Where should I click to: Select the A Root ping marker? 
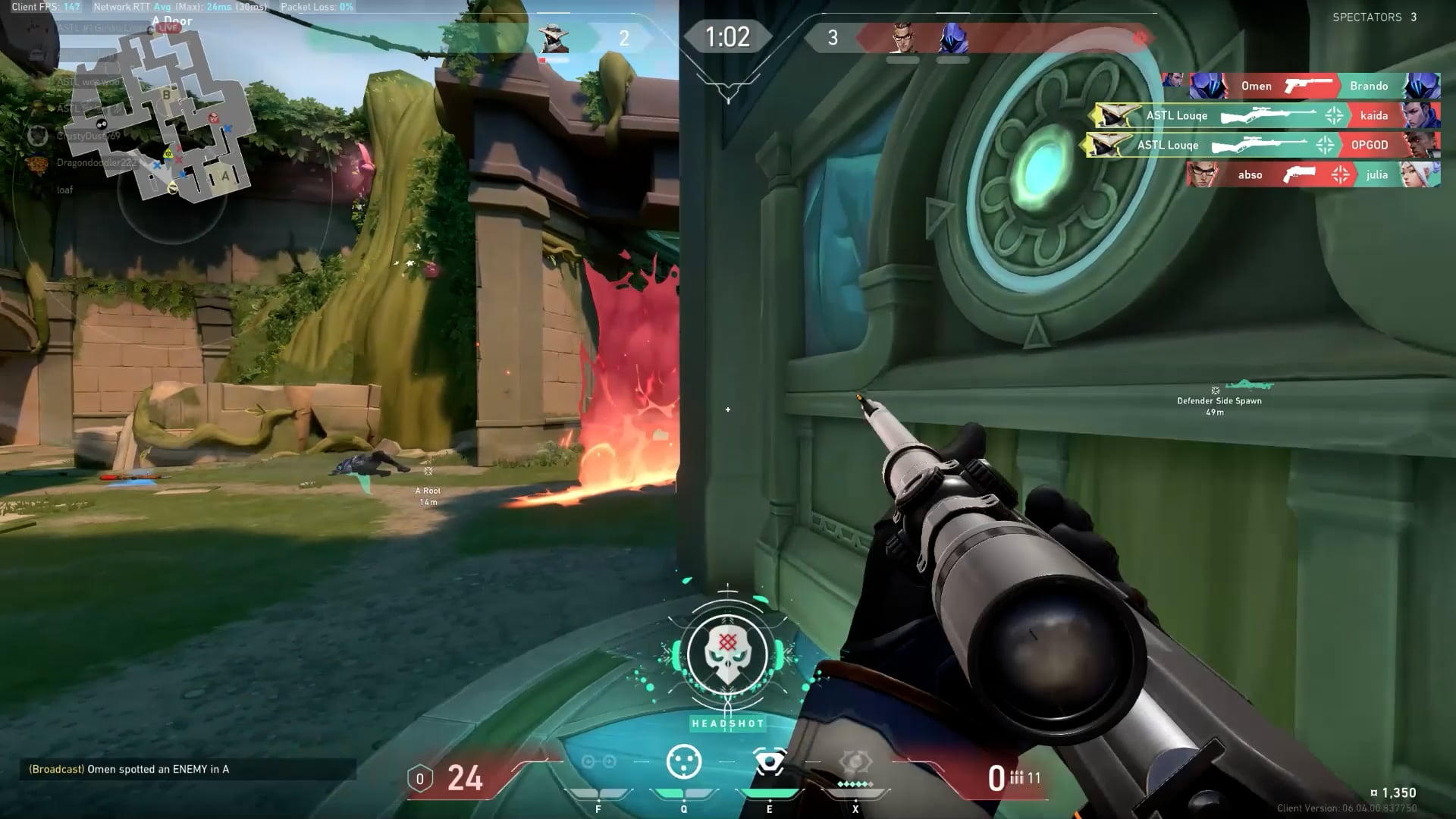tap(428, 472)
